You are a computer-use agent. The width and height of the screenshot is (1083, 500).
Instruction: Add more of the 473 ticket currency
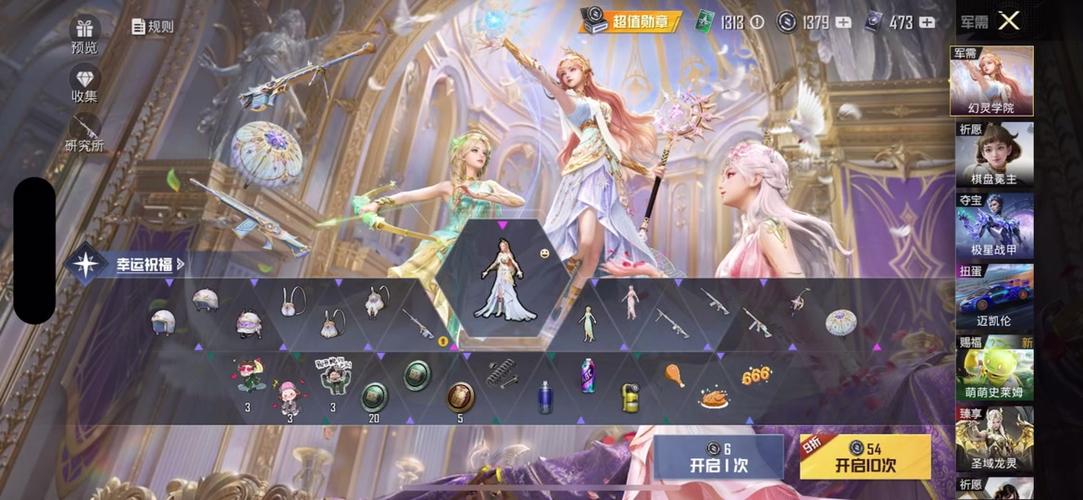pos(927,22)
